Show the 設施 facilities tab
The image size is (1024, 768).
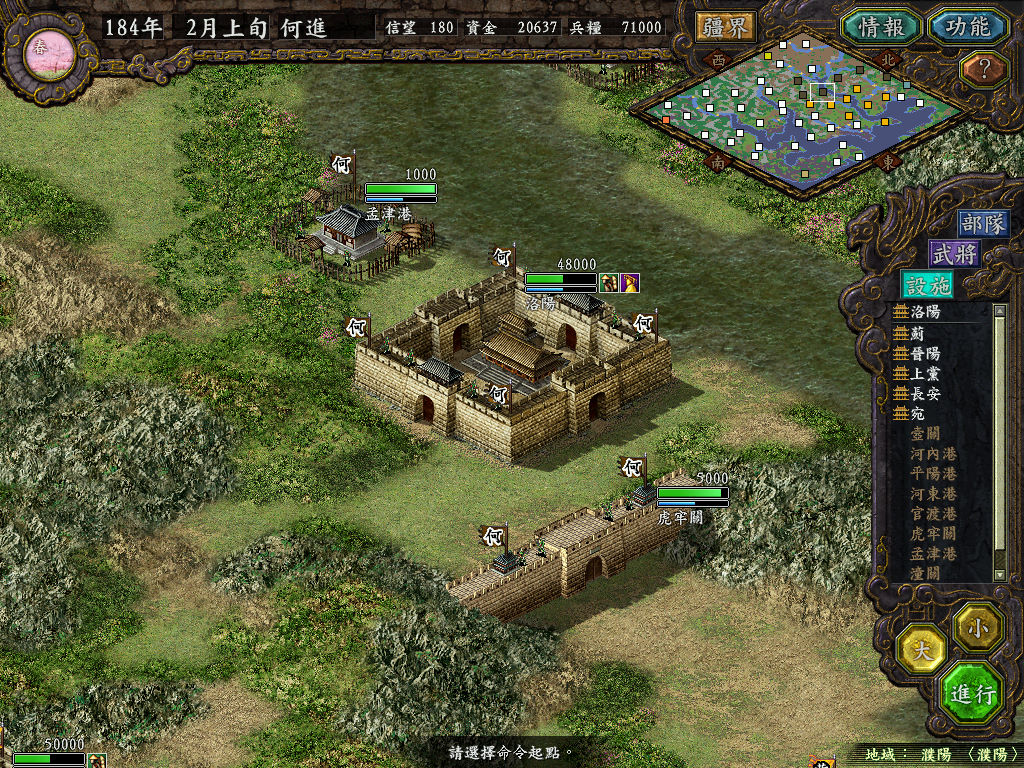(926, 284)
